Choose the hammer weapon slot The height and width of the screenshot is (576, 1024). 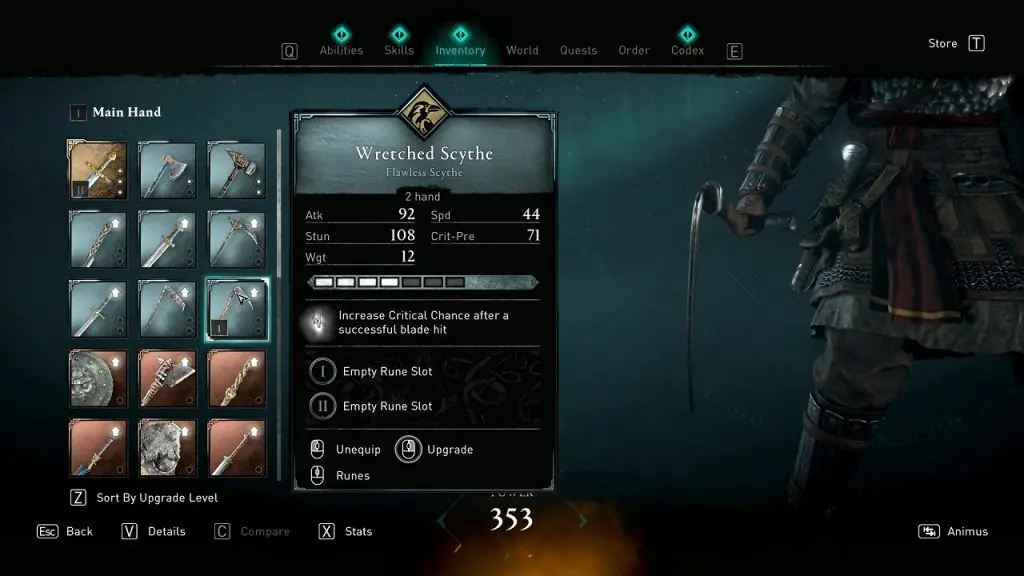click(x=237, y=170)
